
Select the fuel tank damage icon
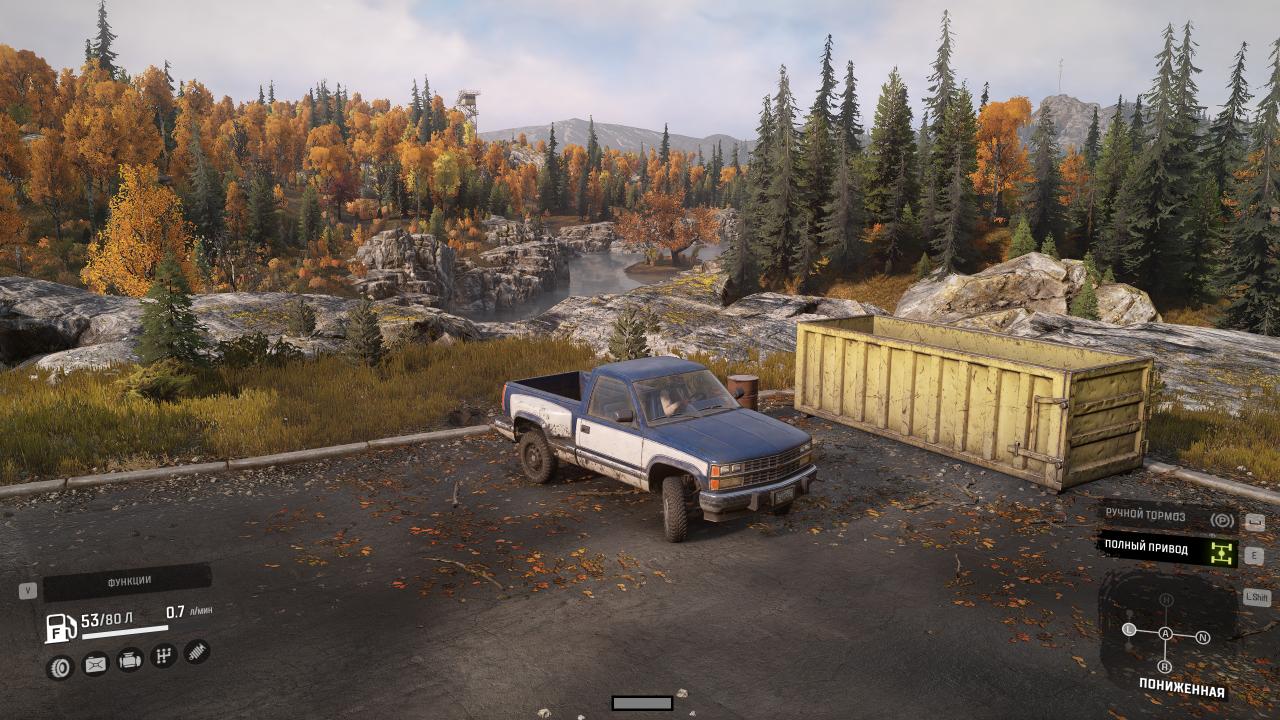tap(95, 663)
